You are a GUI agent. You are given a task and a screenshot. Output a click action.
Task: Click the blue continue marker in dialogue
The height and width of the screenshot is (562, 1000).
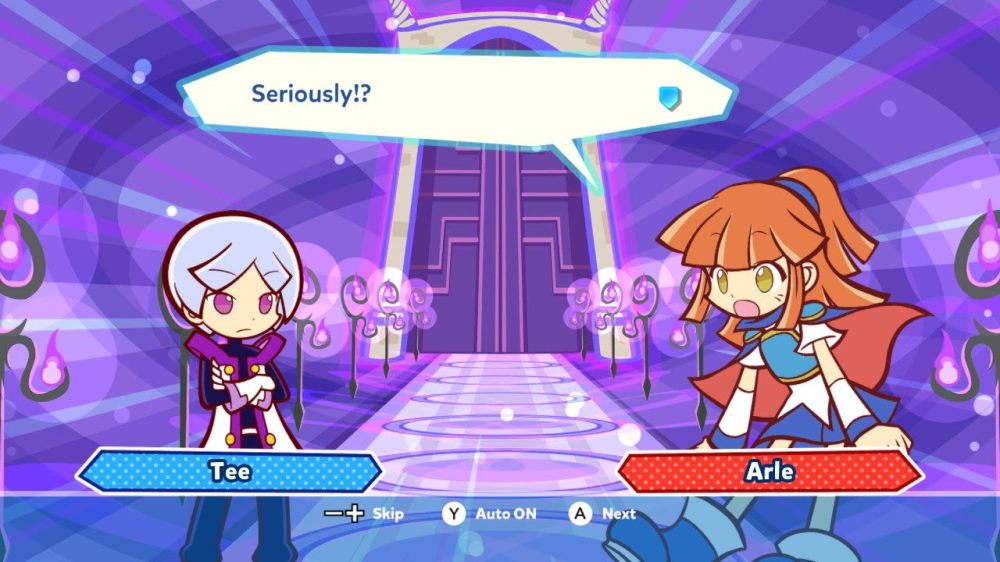coord(669,96)
